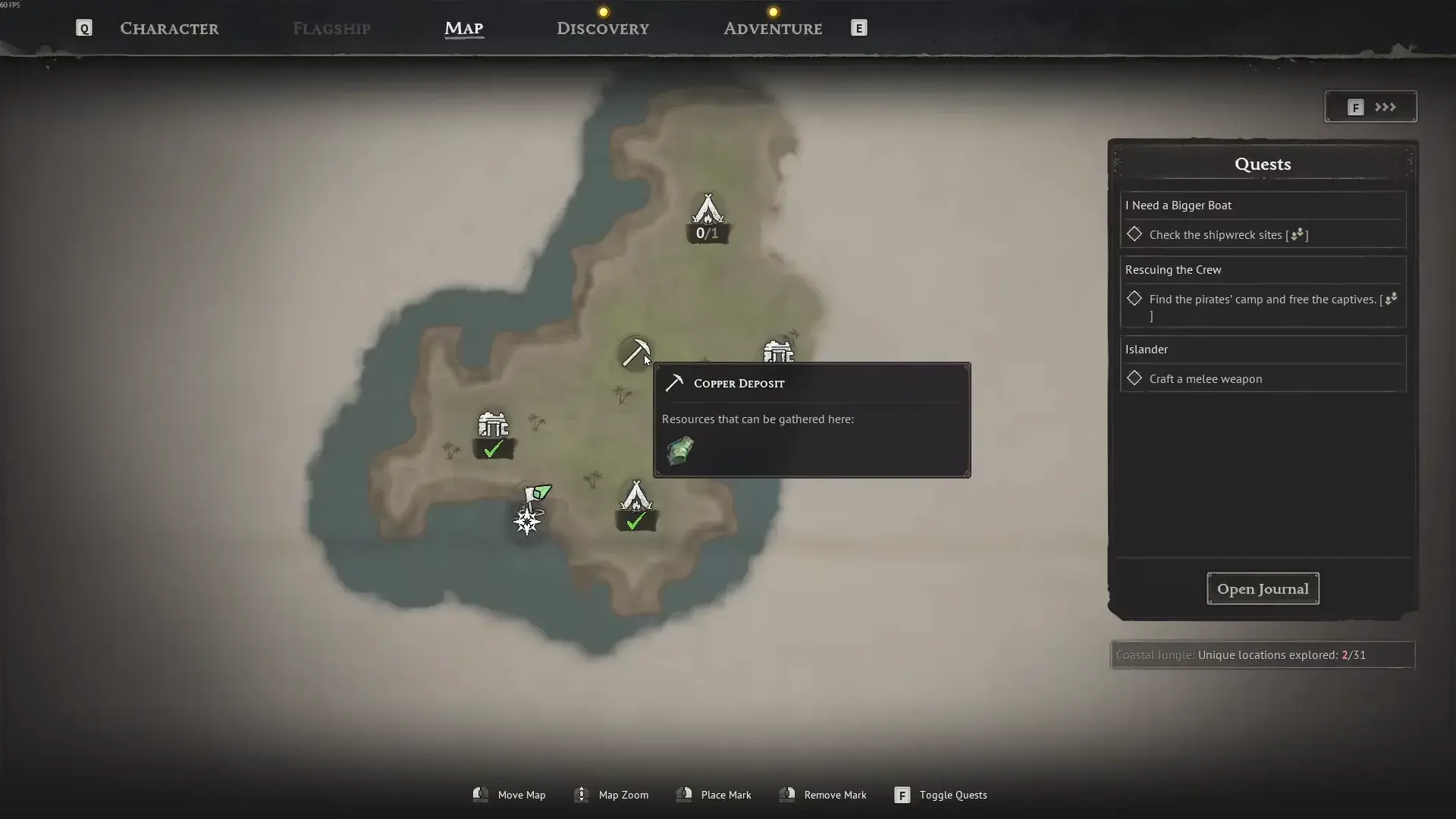Click the white compass star player marker
Screen dimensions: 1456x819
(527, 521)
